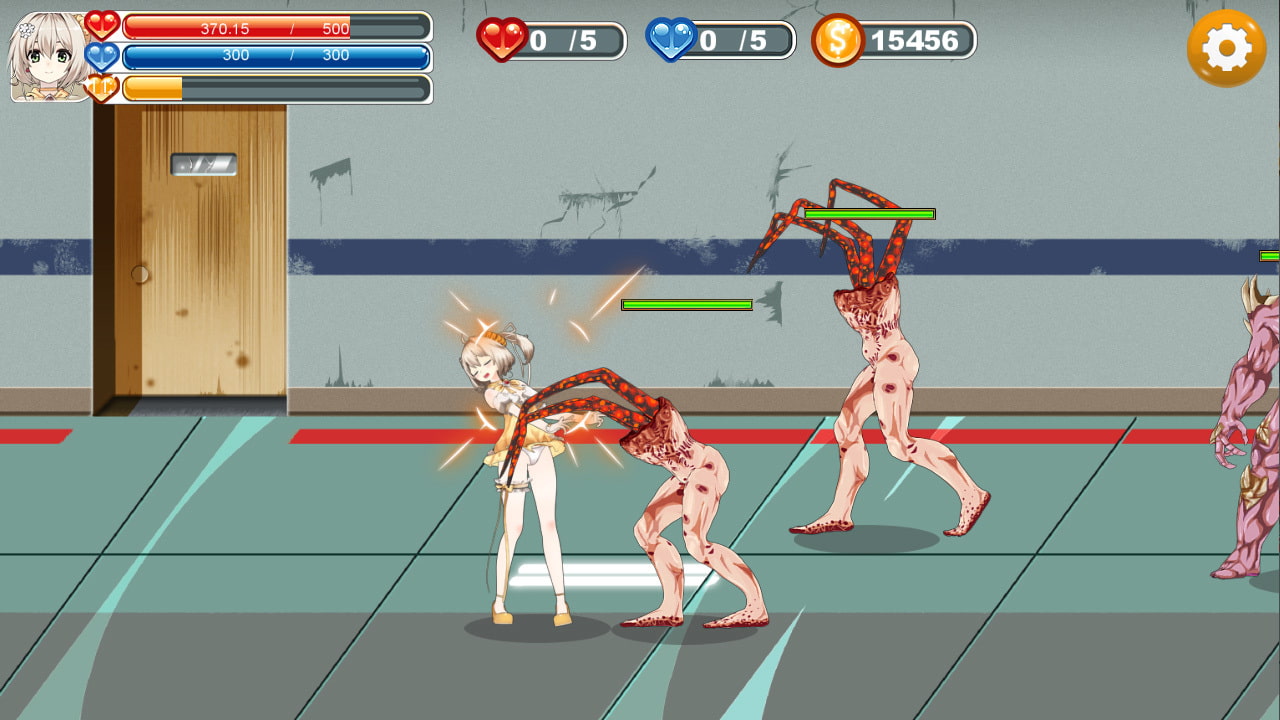Use the blue heart mana potion
1280x720 pixels.
(671, 40)
